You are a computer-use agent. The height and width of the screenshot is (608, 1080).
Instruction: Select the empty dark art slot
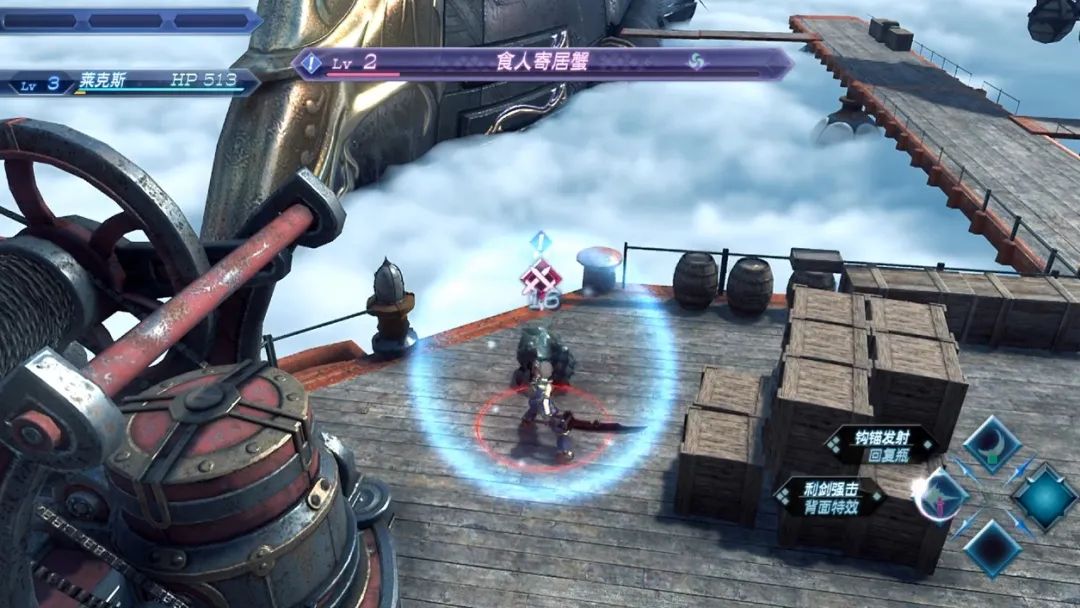point(992,548)
